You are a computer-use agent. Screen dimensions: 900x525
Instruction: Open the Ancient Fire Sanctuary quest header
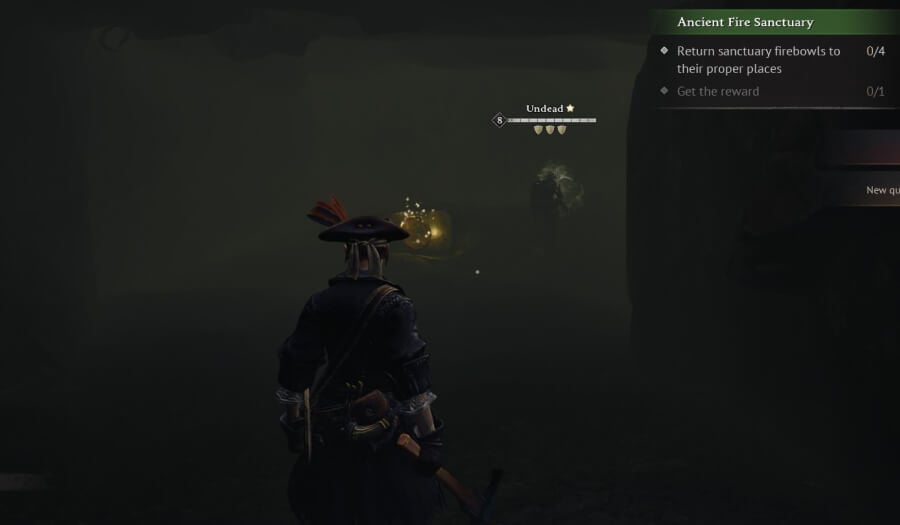pyautogui.click(x=745, y=22)
